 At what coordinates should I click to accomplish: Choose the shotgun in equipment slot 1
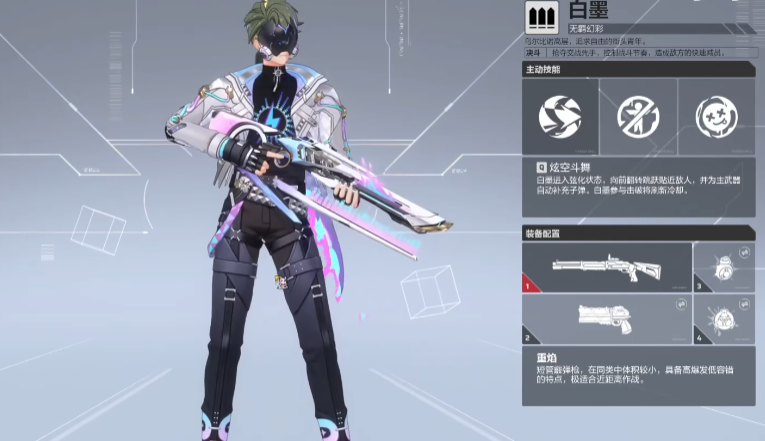pyautogui.click(x=606, y=268)
